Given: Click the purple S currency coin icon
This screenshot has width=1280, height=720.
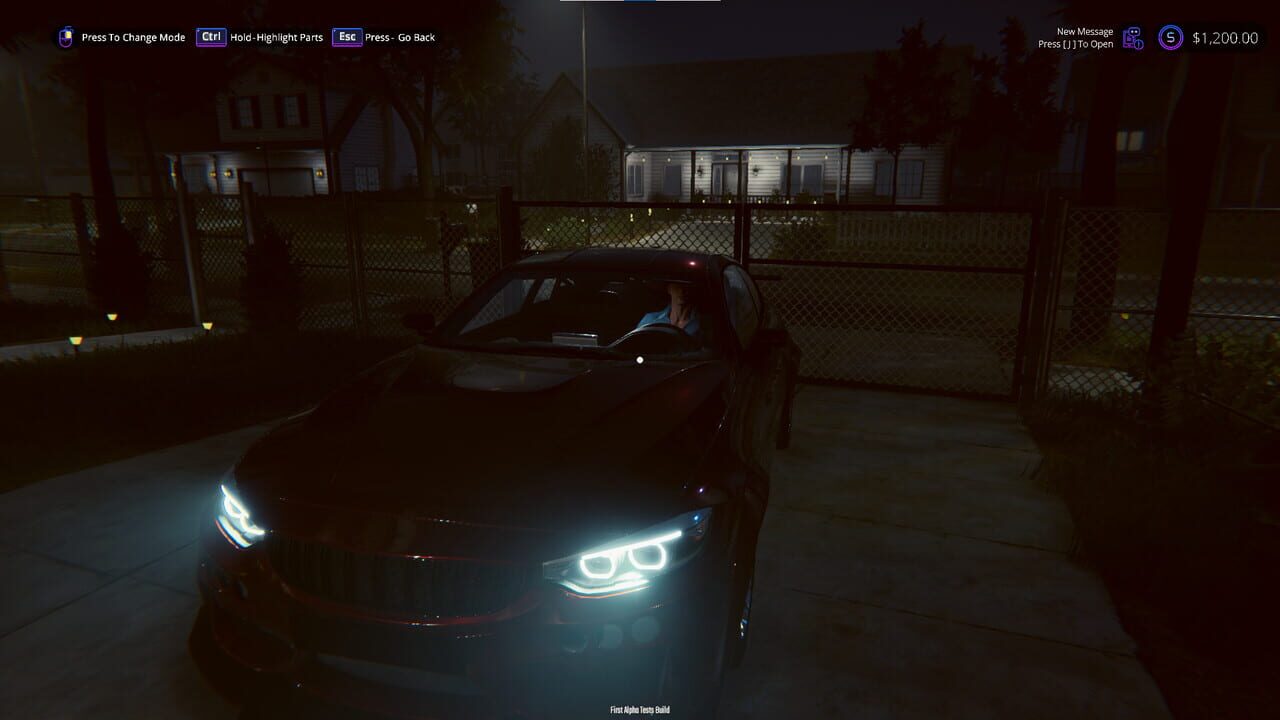Looking at the screenshot, I should coord(1171,38).
